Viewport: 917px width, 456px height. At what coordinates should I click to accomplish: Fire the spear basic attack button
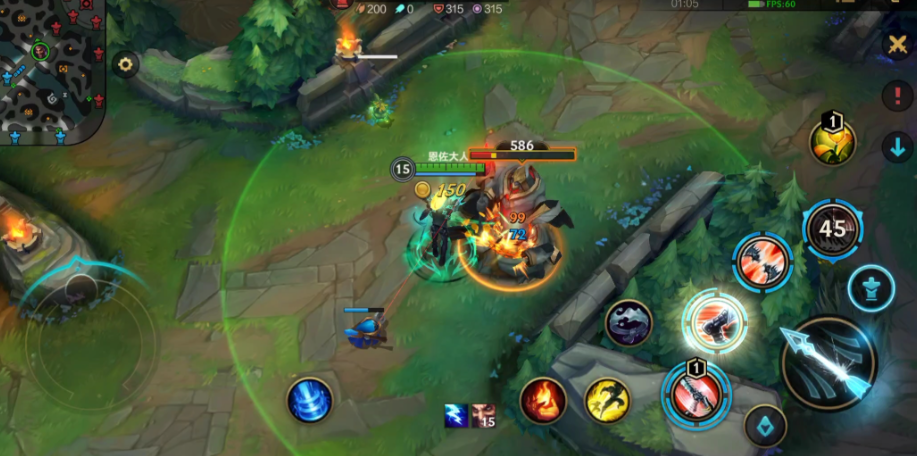point(828,363)
